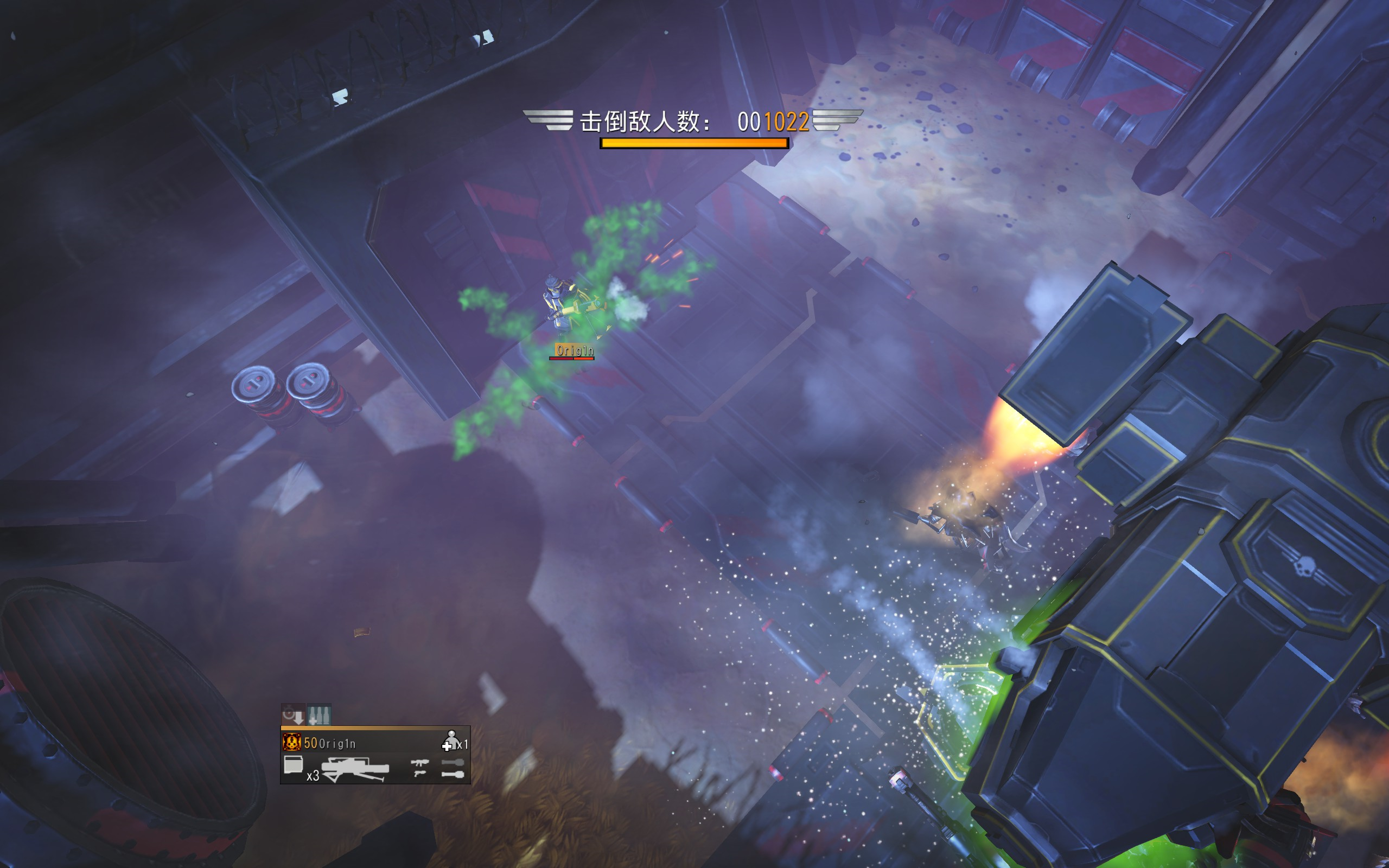Click the ammo magazine icon
This screenshot has width=1389, height=868.
[x=294, y=765]
